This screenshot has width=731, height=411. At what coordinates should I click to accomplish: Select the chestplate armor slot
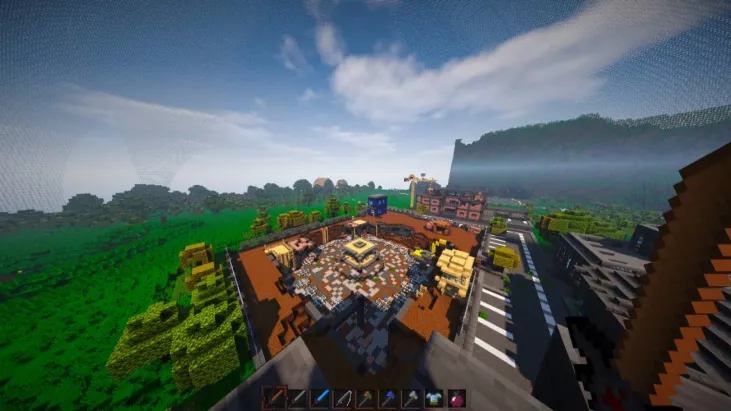tap(434, 398)
